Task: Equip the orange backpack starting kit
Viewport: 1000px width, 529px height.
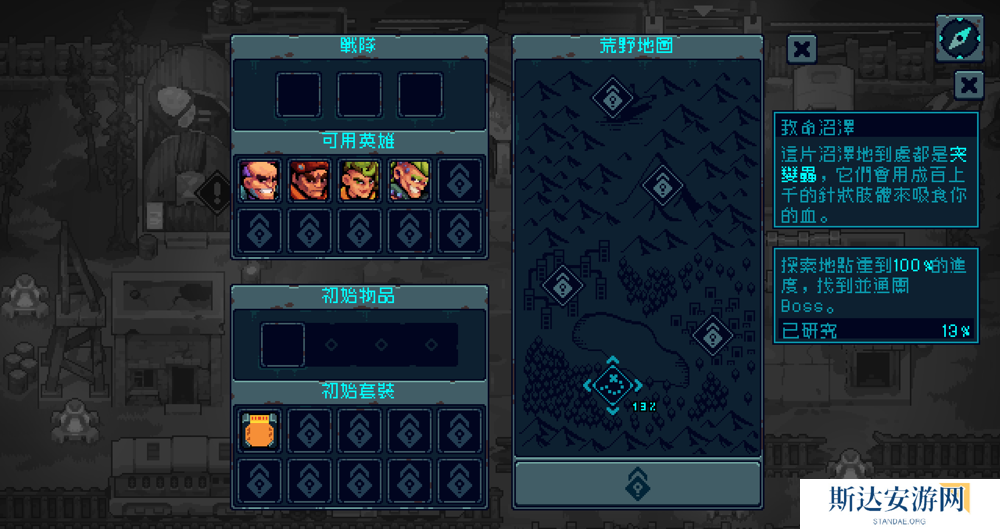Action: (x=260, y=431)
